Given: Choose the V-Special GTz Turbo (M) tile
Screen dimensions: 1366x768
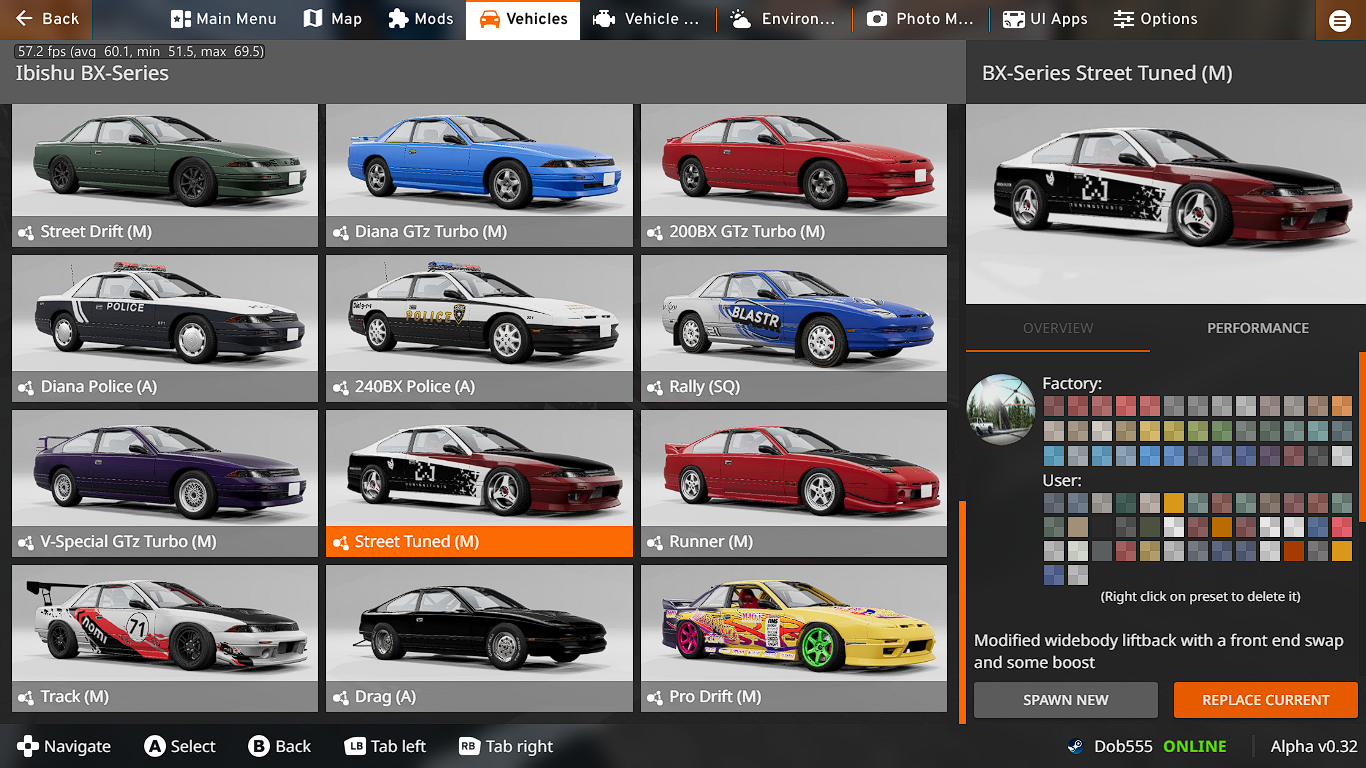Looking at the screenshot, I should point(165,483).
